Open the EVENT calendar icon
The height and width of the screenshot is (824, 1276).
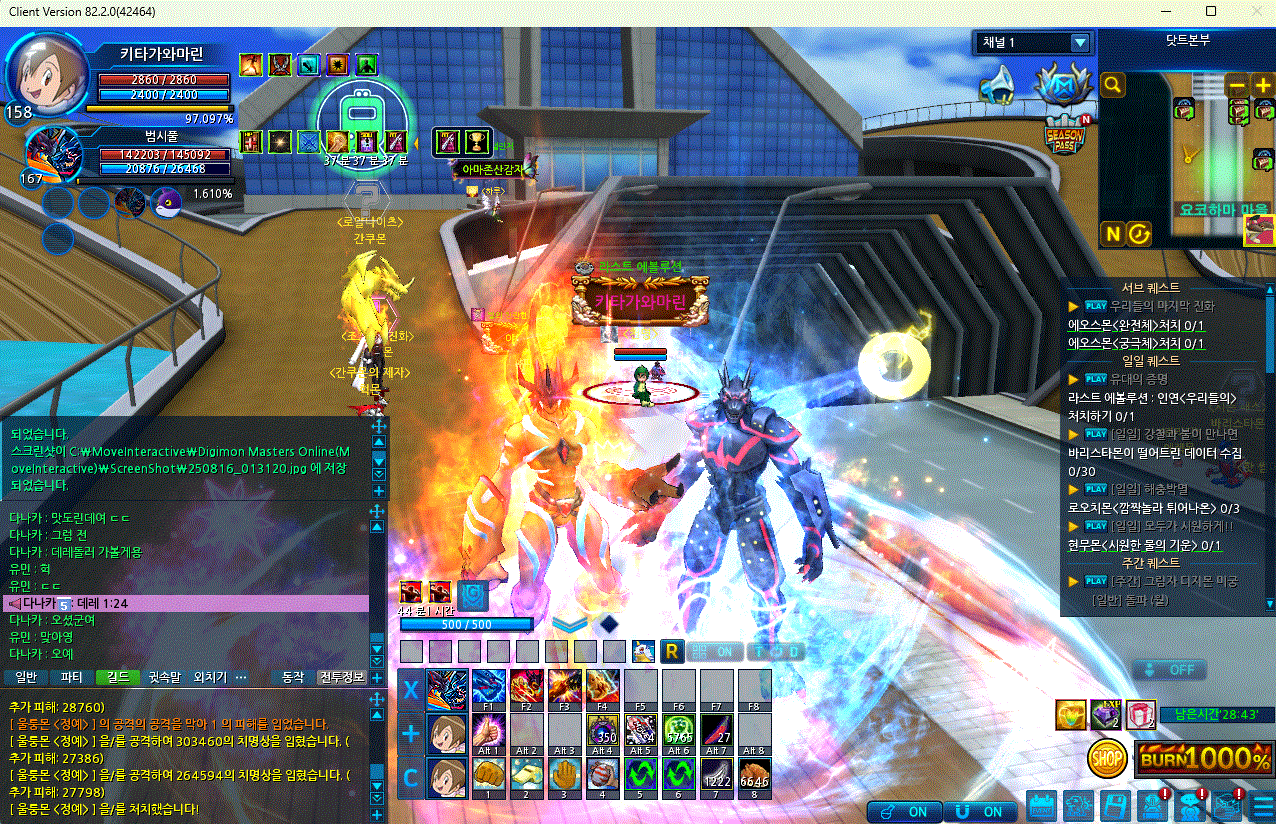pos(1040,805)
